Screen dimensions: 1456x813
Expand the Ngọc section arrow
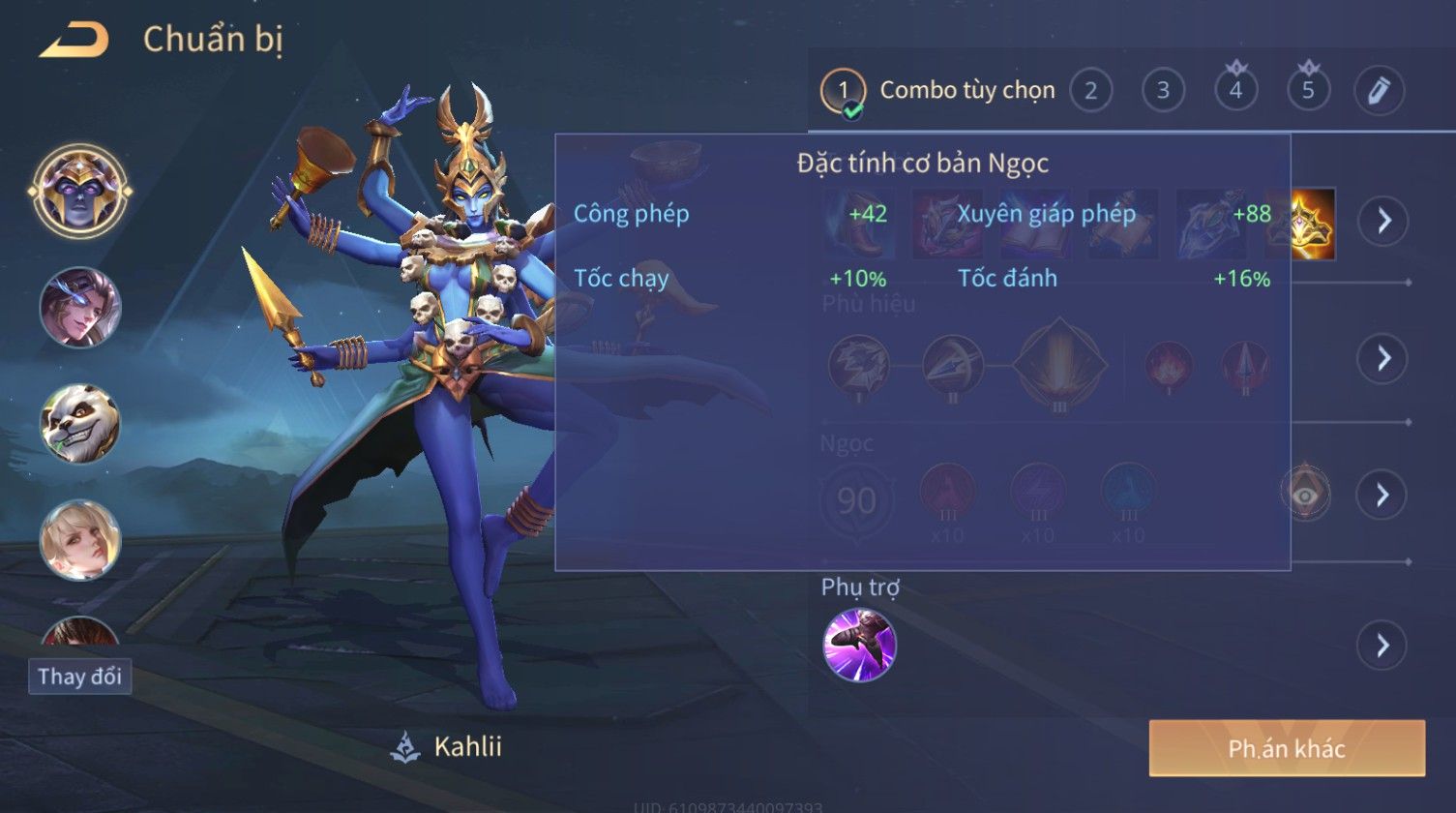1382,495
